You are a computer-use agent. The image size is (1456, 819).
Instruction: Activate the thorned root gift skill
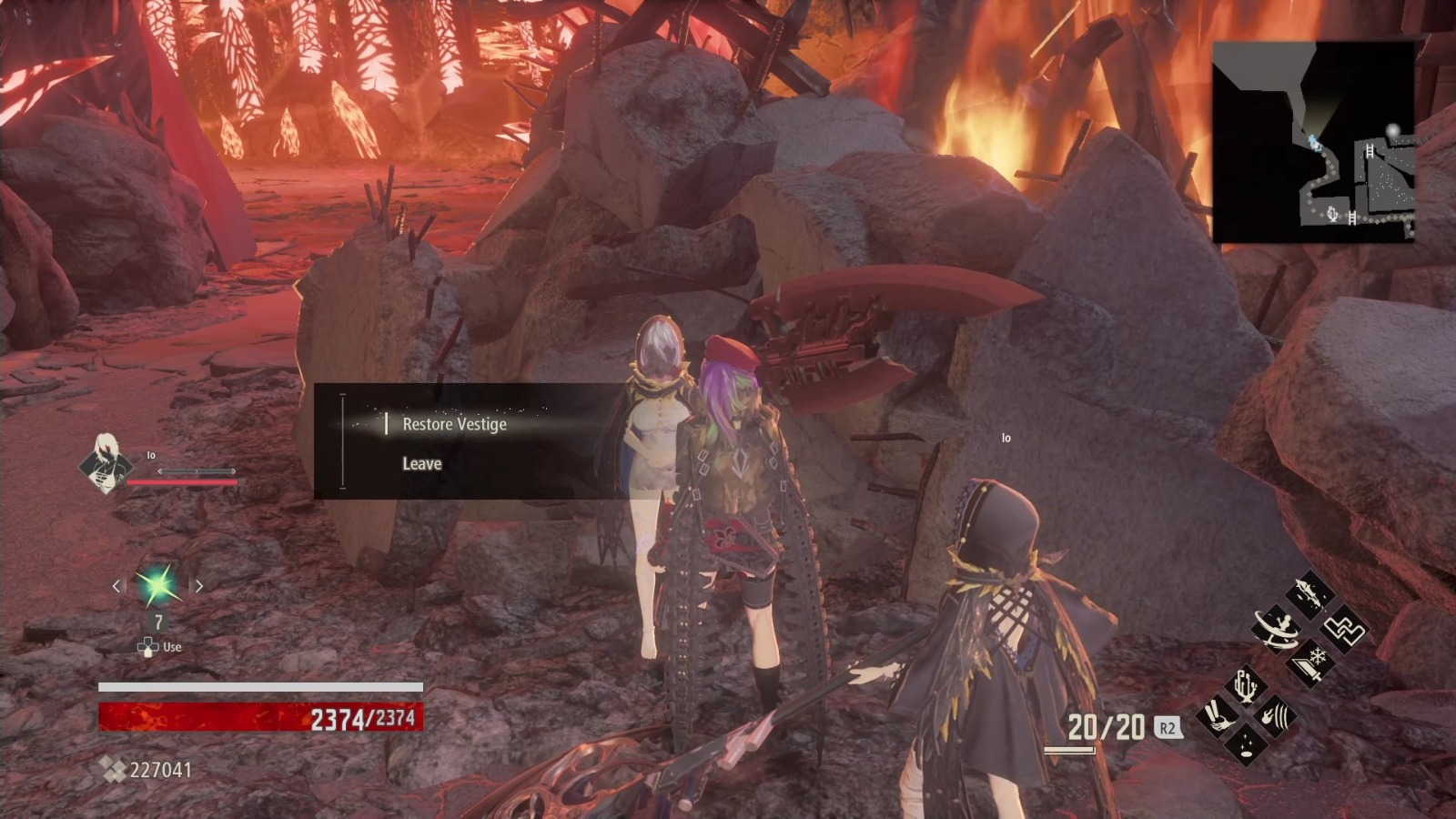click(1245, 686)
